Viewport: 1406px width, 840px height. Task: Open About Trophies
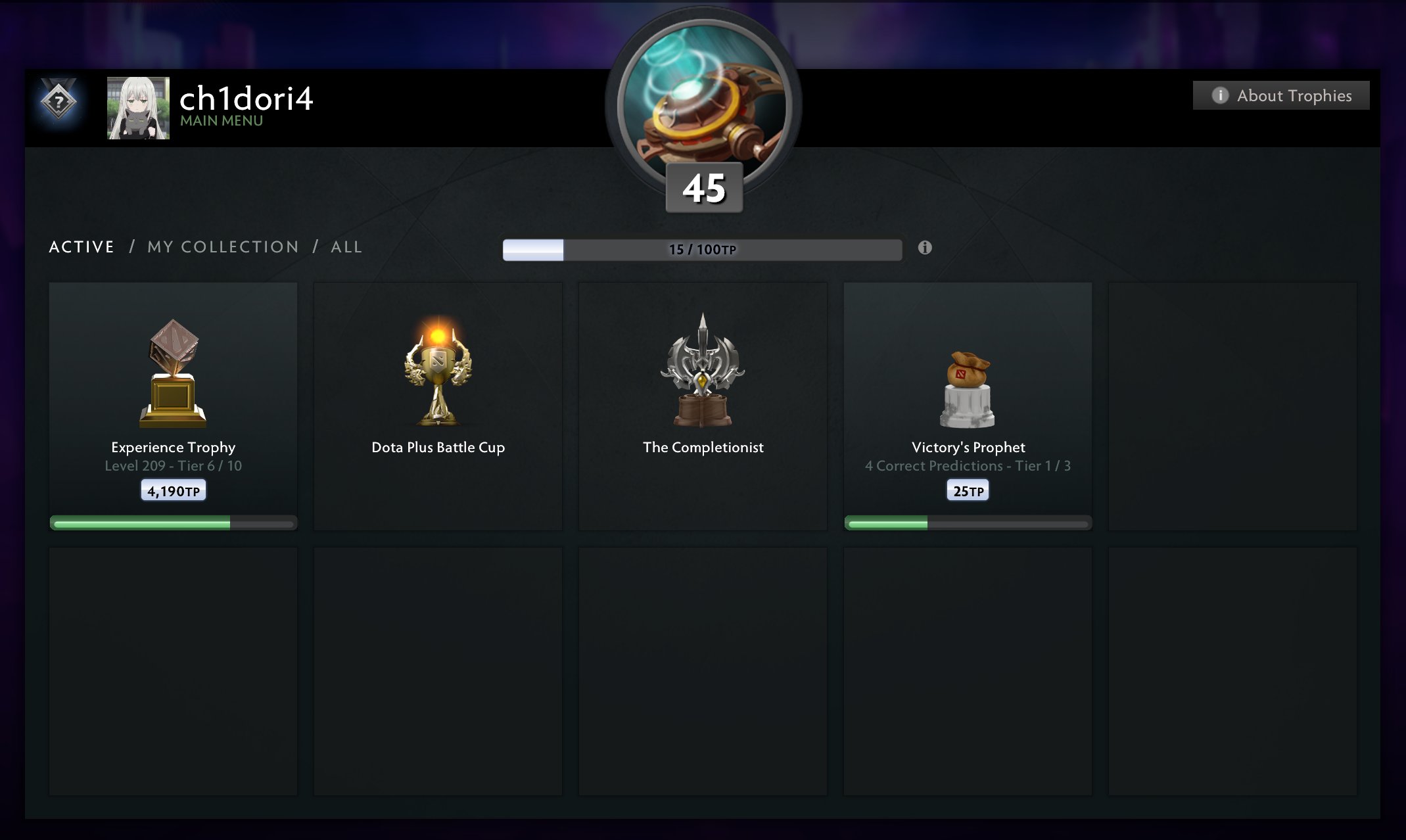pyautogui.click(x=1280, y=95)
